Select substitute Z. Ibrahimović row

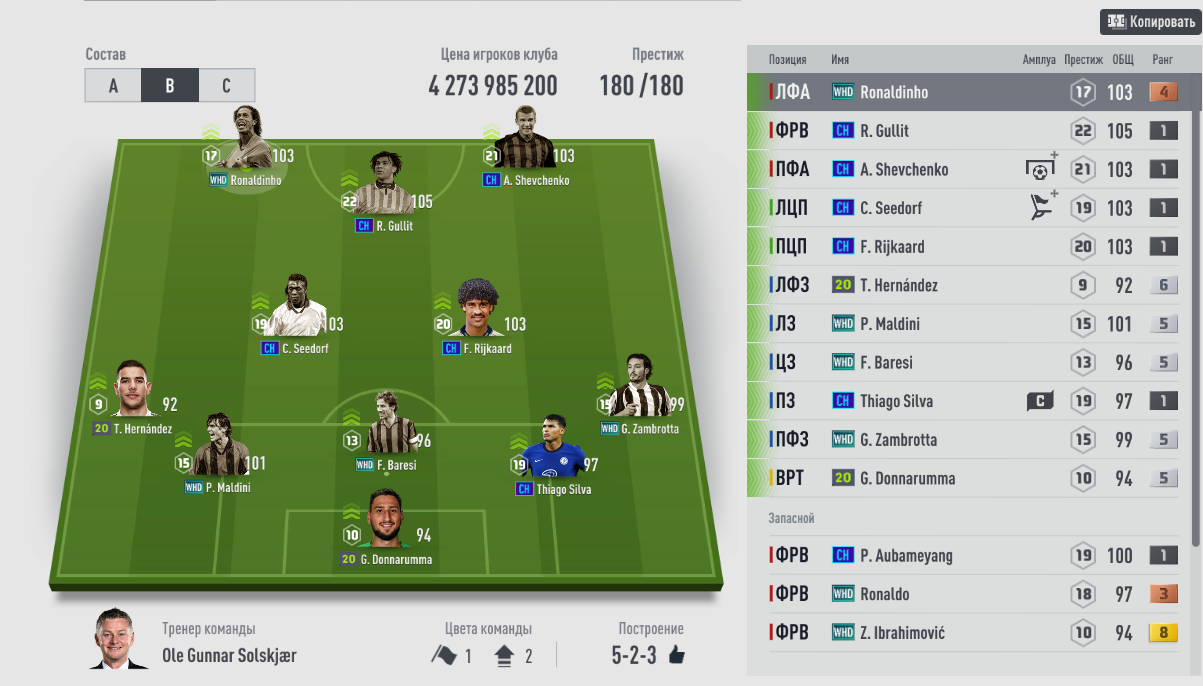click(x=960, y=632)
